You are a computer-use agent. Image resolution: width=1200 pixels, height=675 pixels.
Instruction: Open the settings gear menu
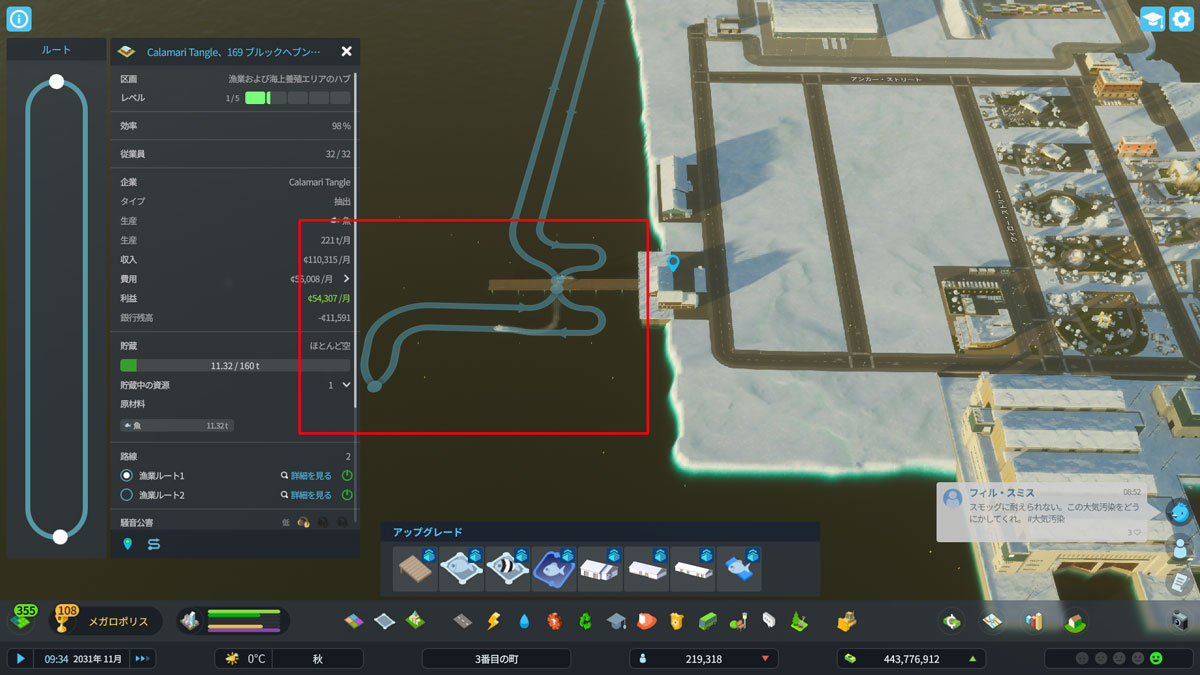pos(1181,19)
